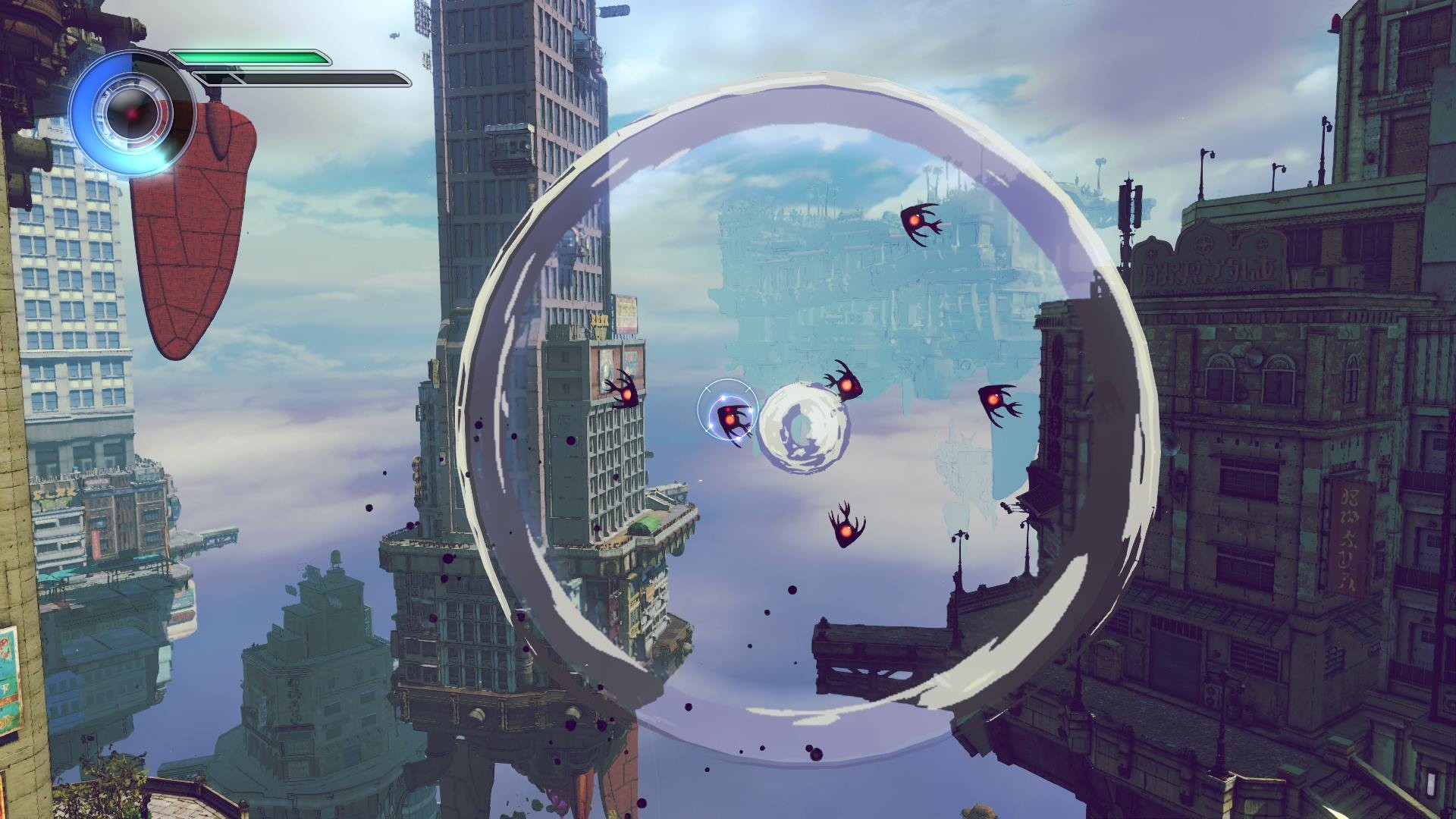Viewport: 1456px width, 819px height.
Task: Click the distant airship in the top-left sky
Action: (x=394, y=36)
